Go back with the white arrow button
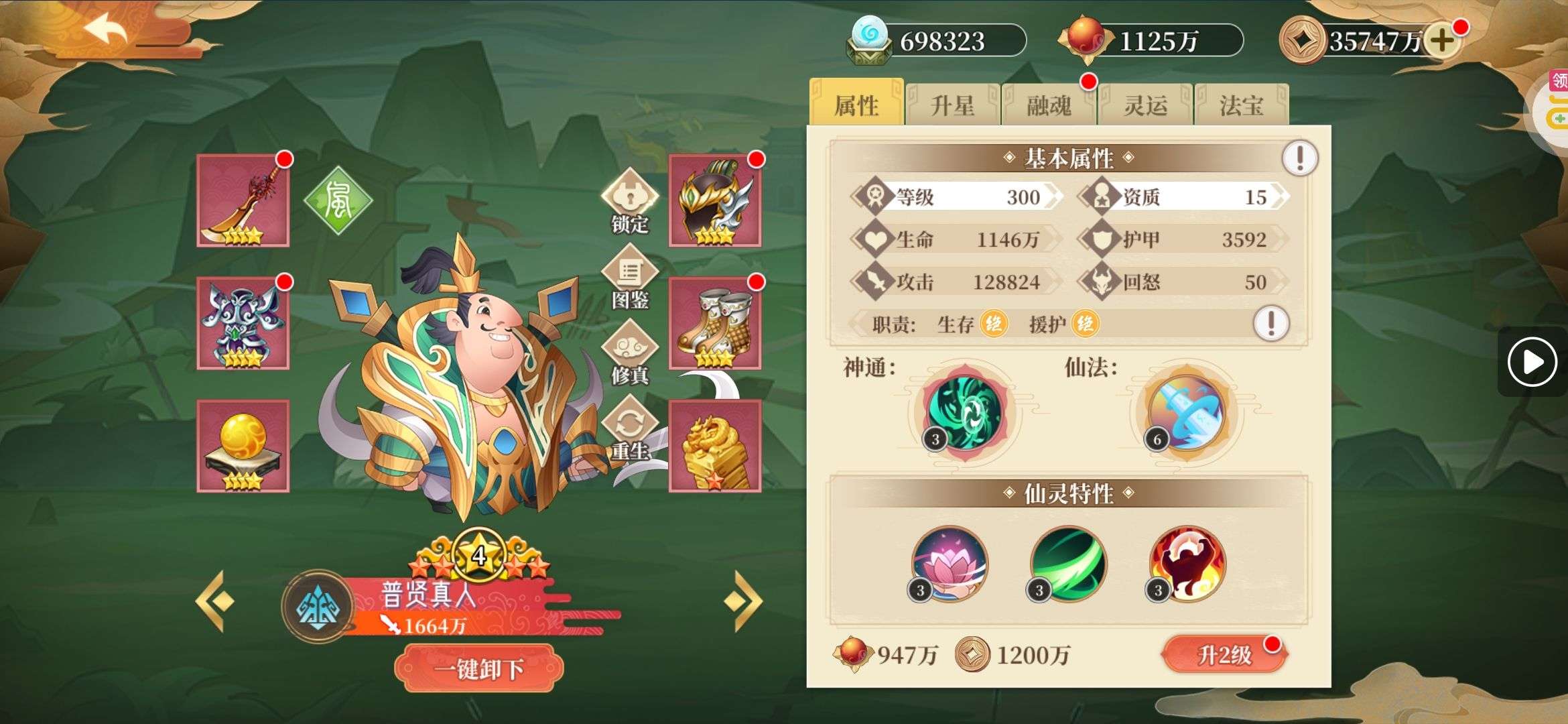Screen dimensions: 1568x724 click(x=105, y=32)
